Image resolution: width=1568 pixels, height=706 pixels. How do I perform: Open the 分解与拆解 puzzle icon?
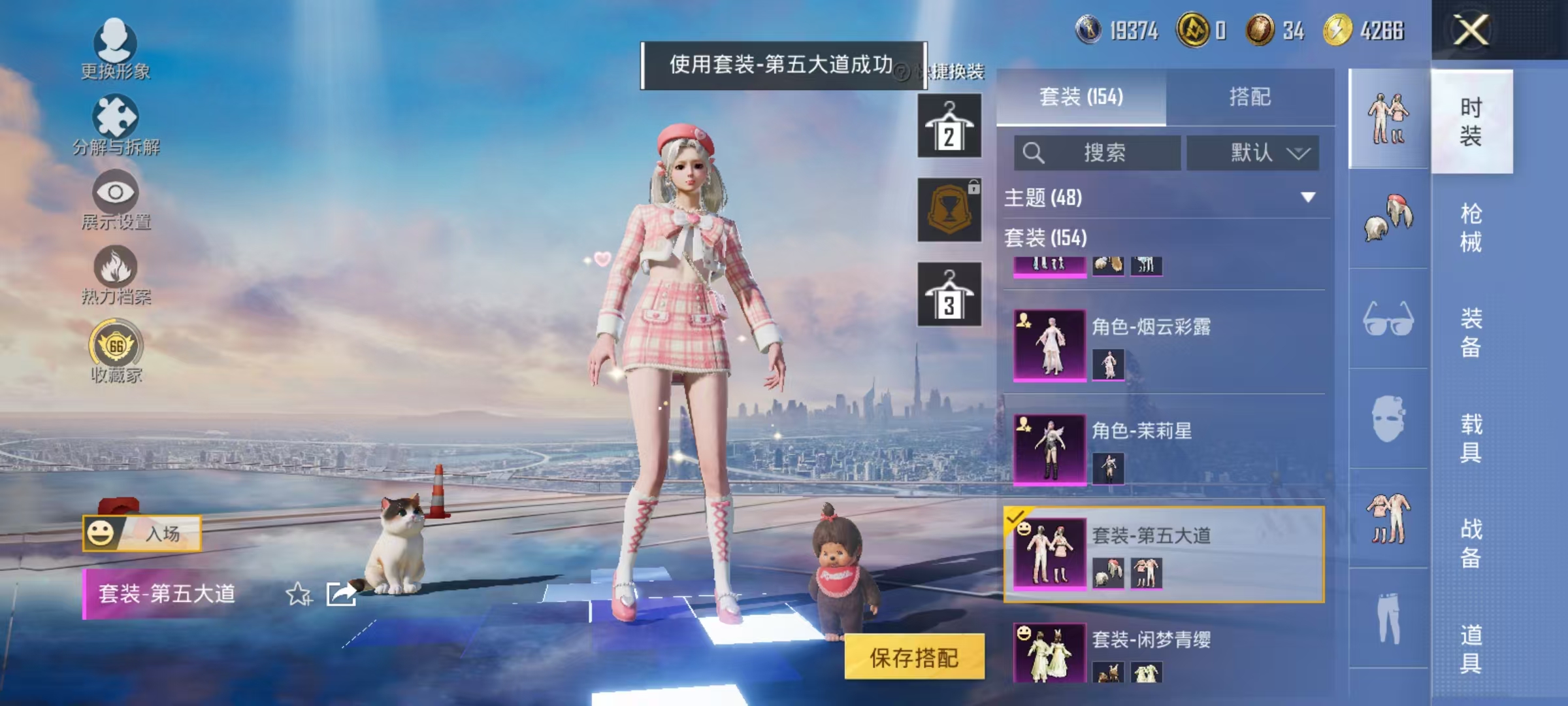coord(116,118)
